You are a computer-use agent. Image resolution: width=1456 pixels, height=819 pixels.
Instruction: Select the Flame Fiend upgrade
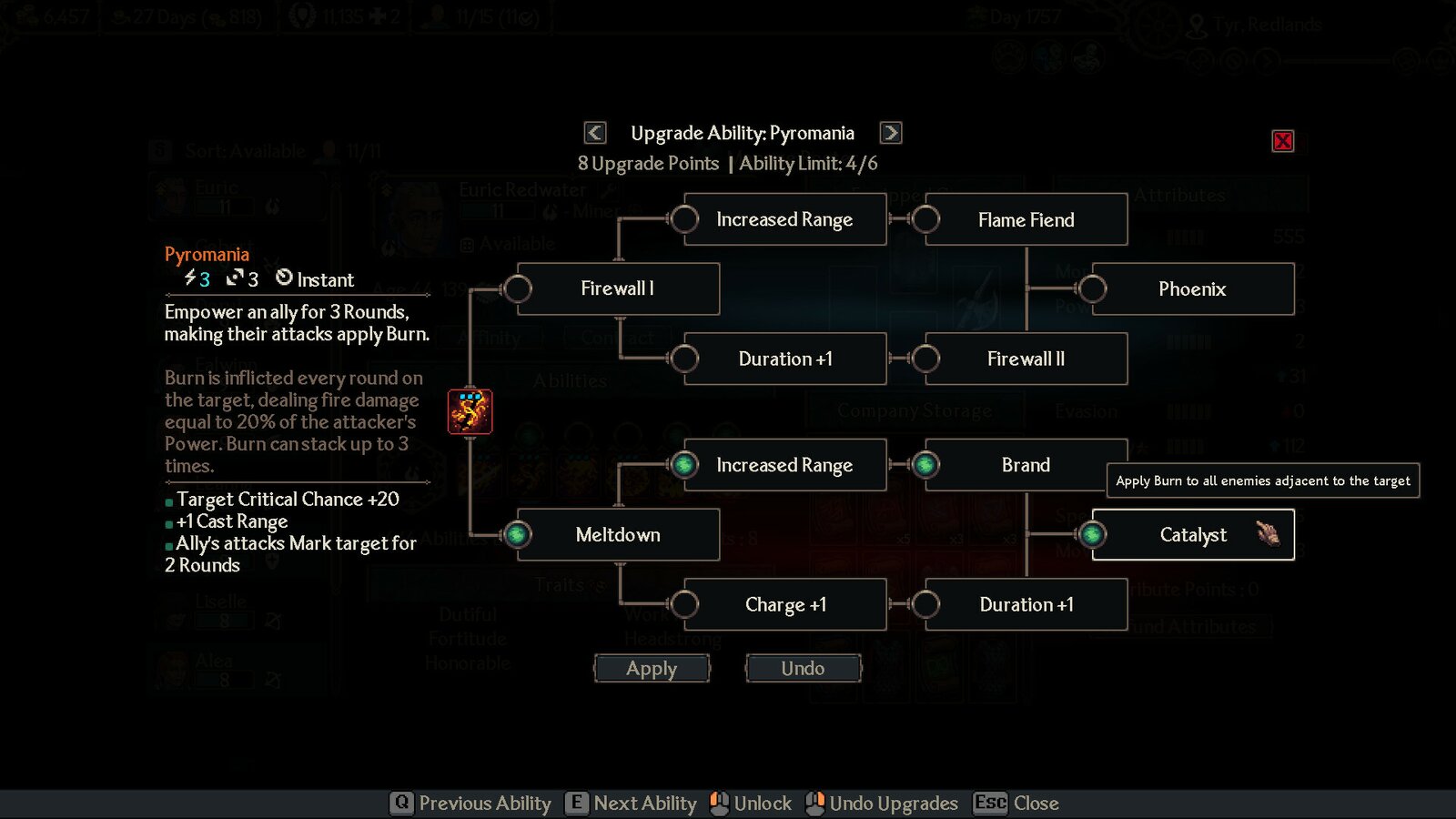pyautogui.click(x=1026, y=220)
